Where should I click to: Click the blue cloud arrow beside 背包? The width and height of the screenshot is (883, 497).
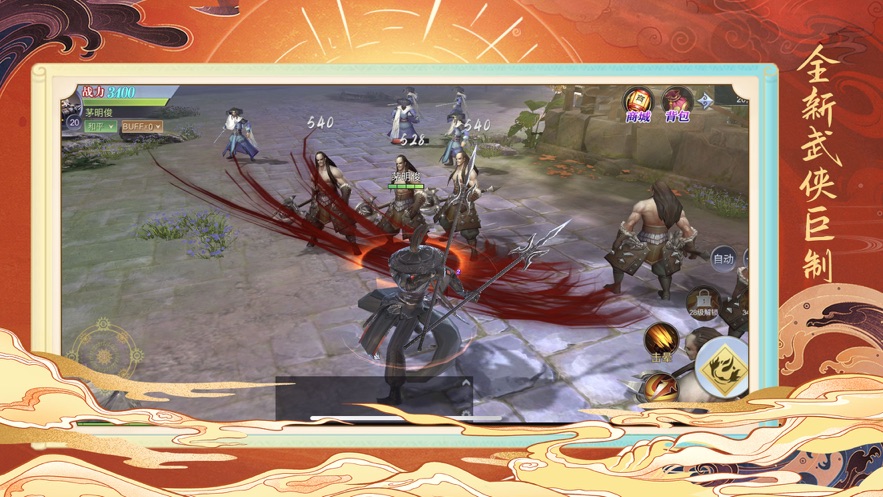tap(706, 100)
